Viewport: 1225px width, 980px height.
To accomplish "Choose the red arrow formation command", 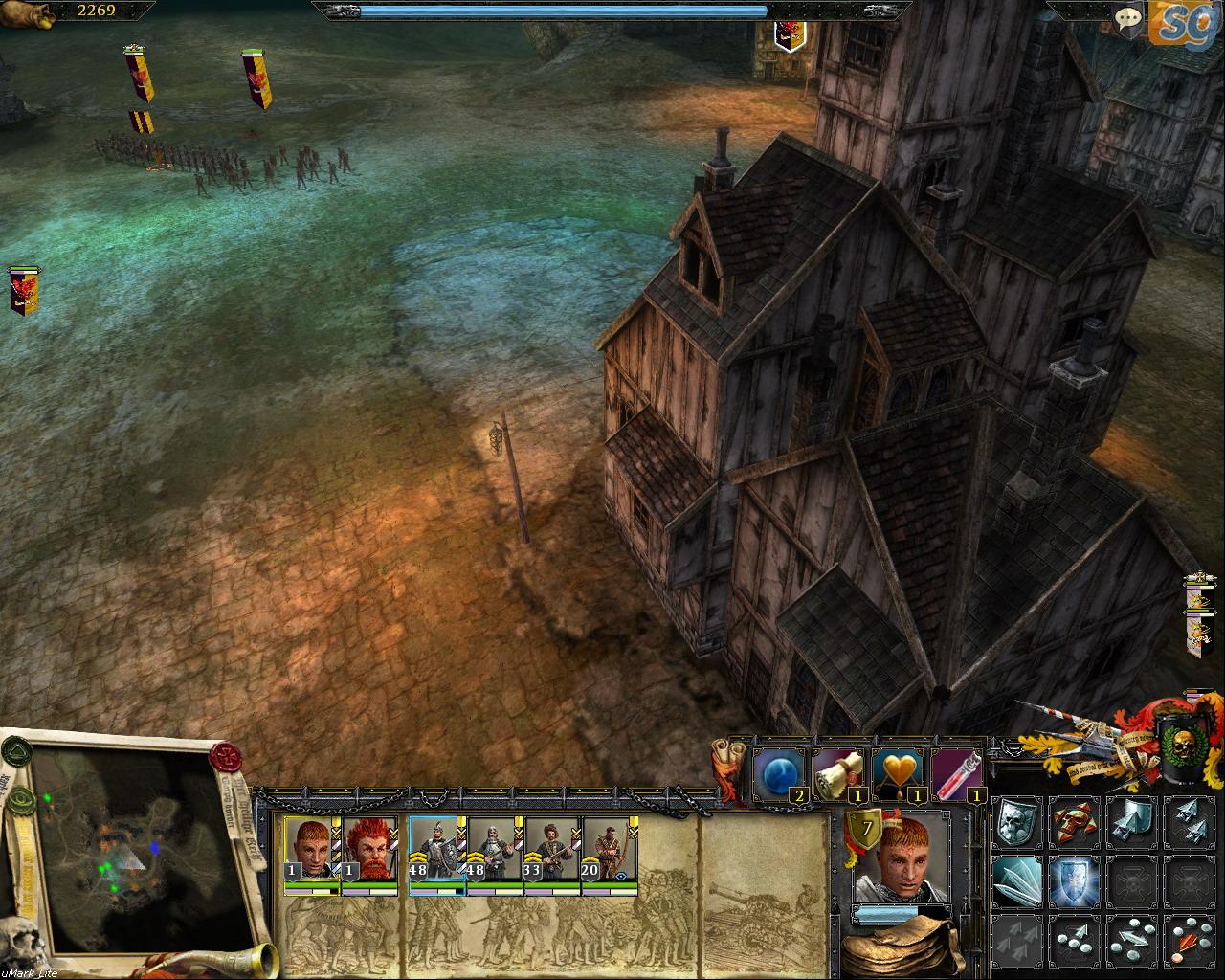I will 1190,939.
